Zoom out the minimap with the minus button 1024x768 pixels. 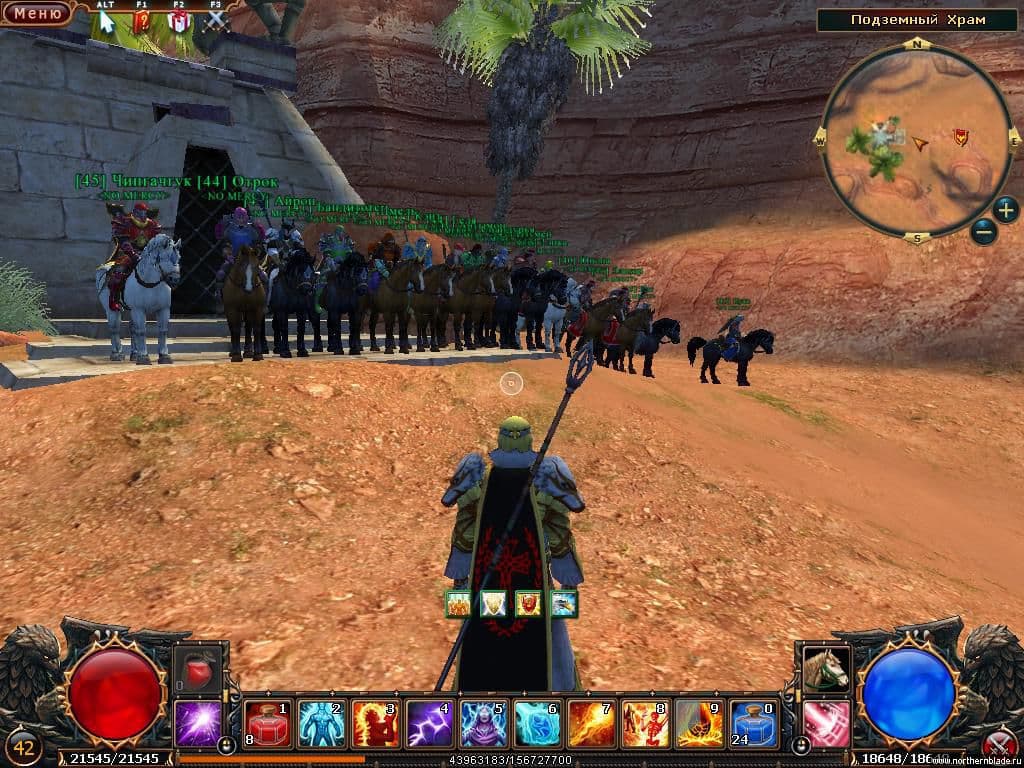click(983, 231)
